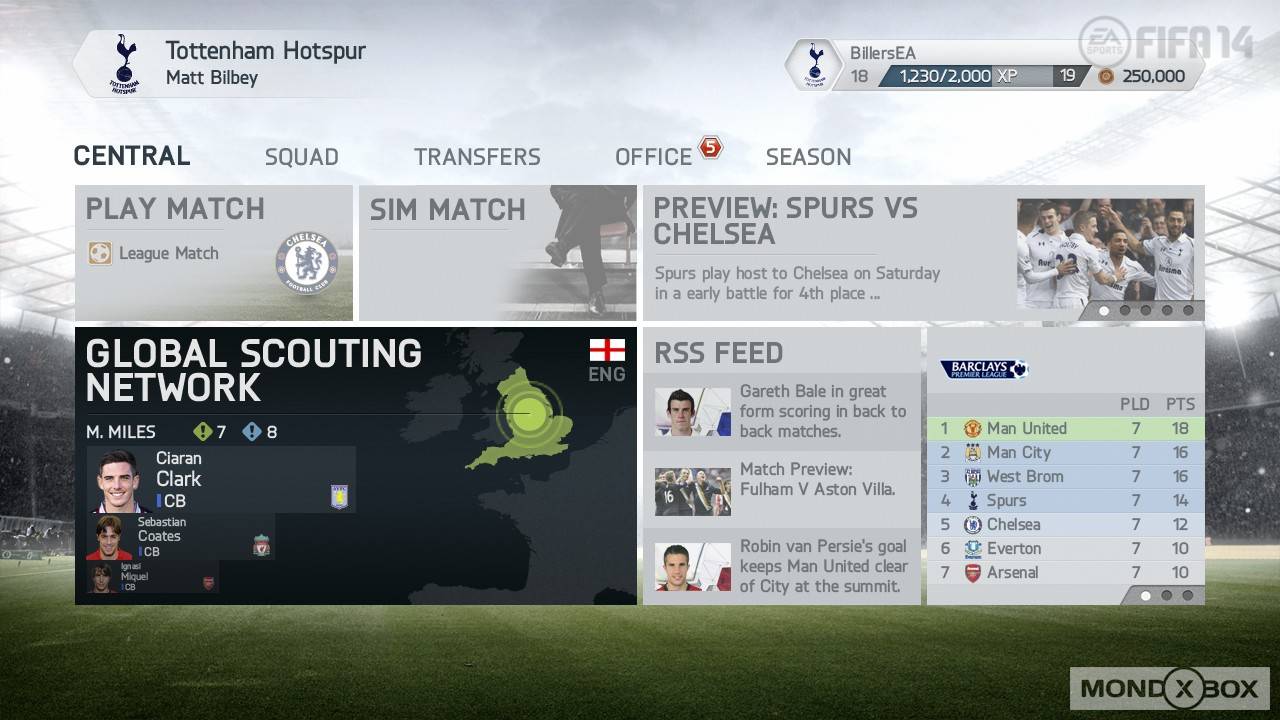Read the Gareth Bale news item
The width and height of the screenshot is (1280, 720).
[x=781, y=411]
